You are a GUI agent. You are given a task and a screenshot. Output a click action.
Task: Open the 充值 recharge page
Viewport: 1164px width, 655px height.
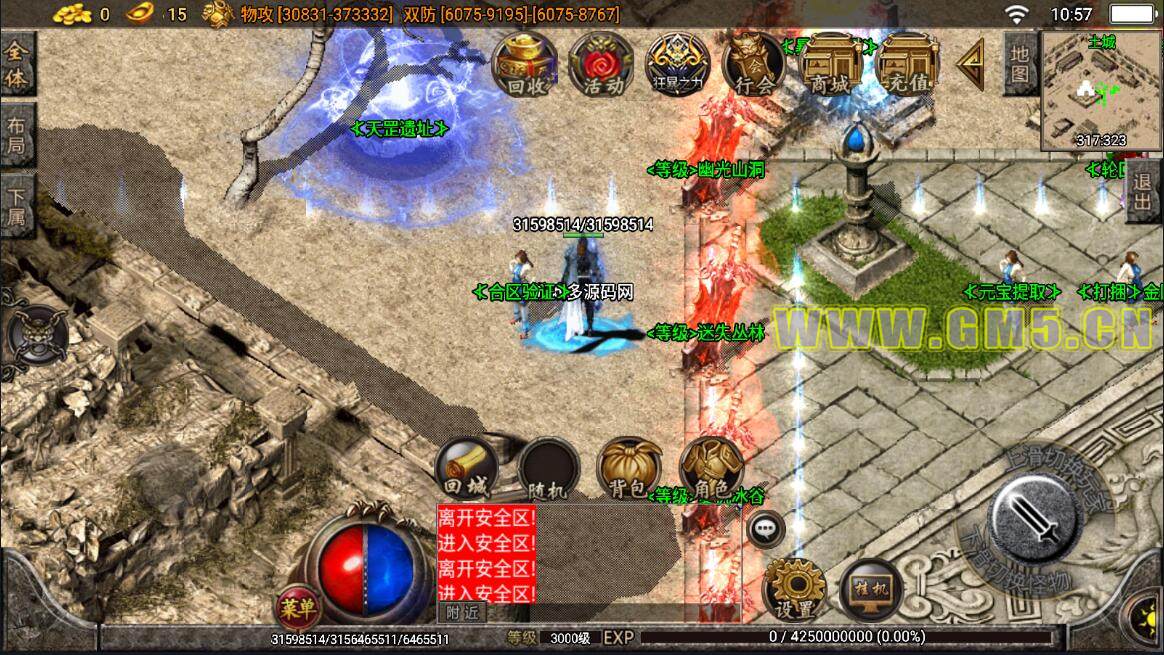tap(908, 64)
